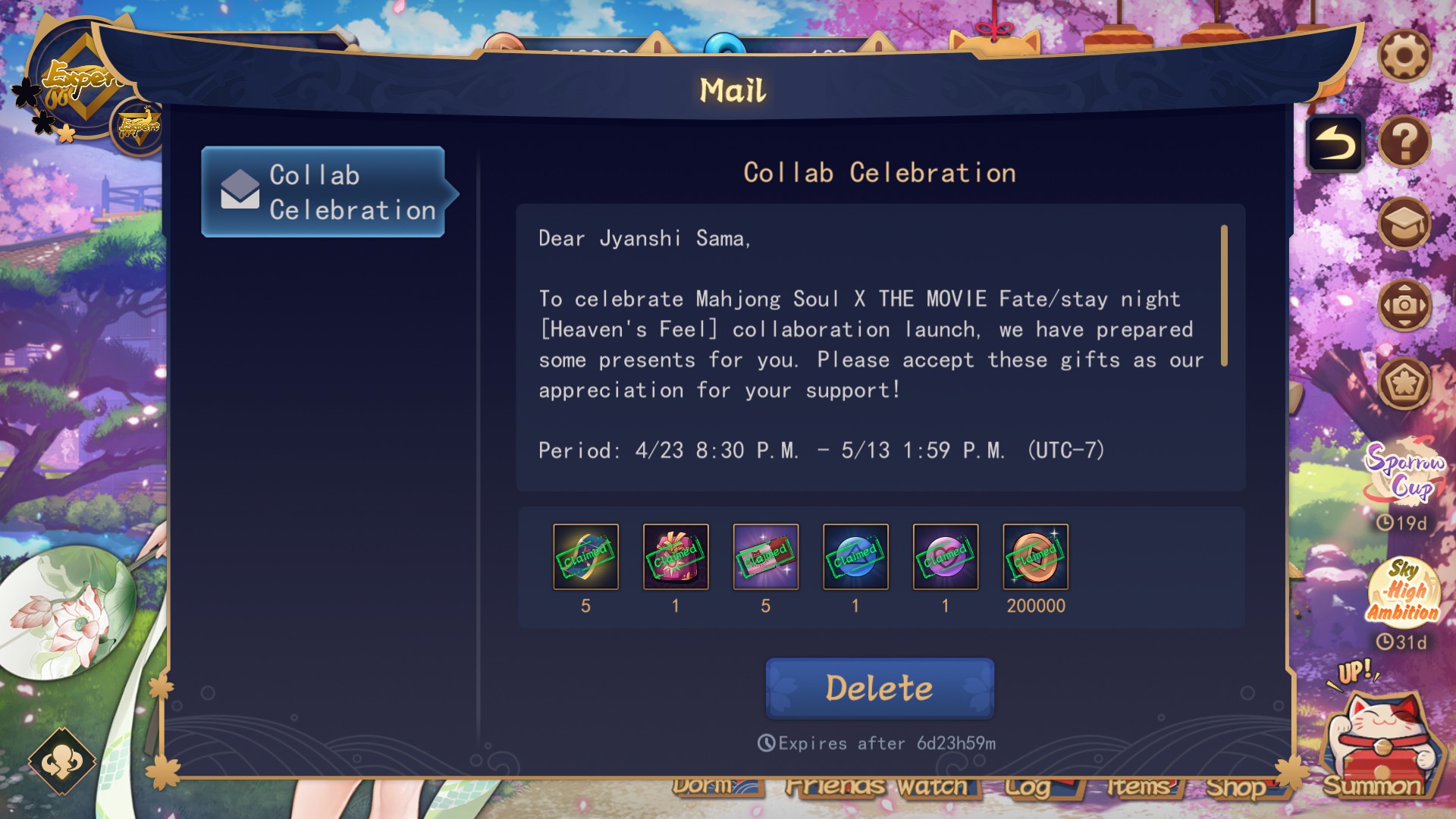Image resolution: width=1456 pixels, height=819 pixels.
Task: Click the cloud emblem diamond button
Action: 62,761
